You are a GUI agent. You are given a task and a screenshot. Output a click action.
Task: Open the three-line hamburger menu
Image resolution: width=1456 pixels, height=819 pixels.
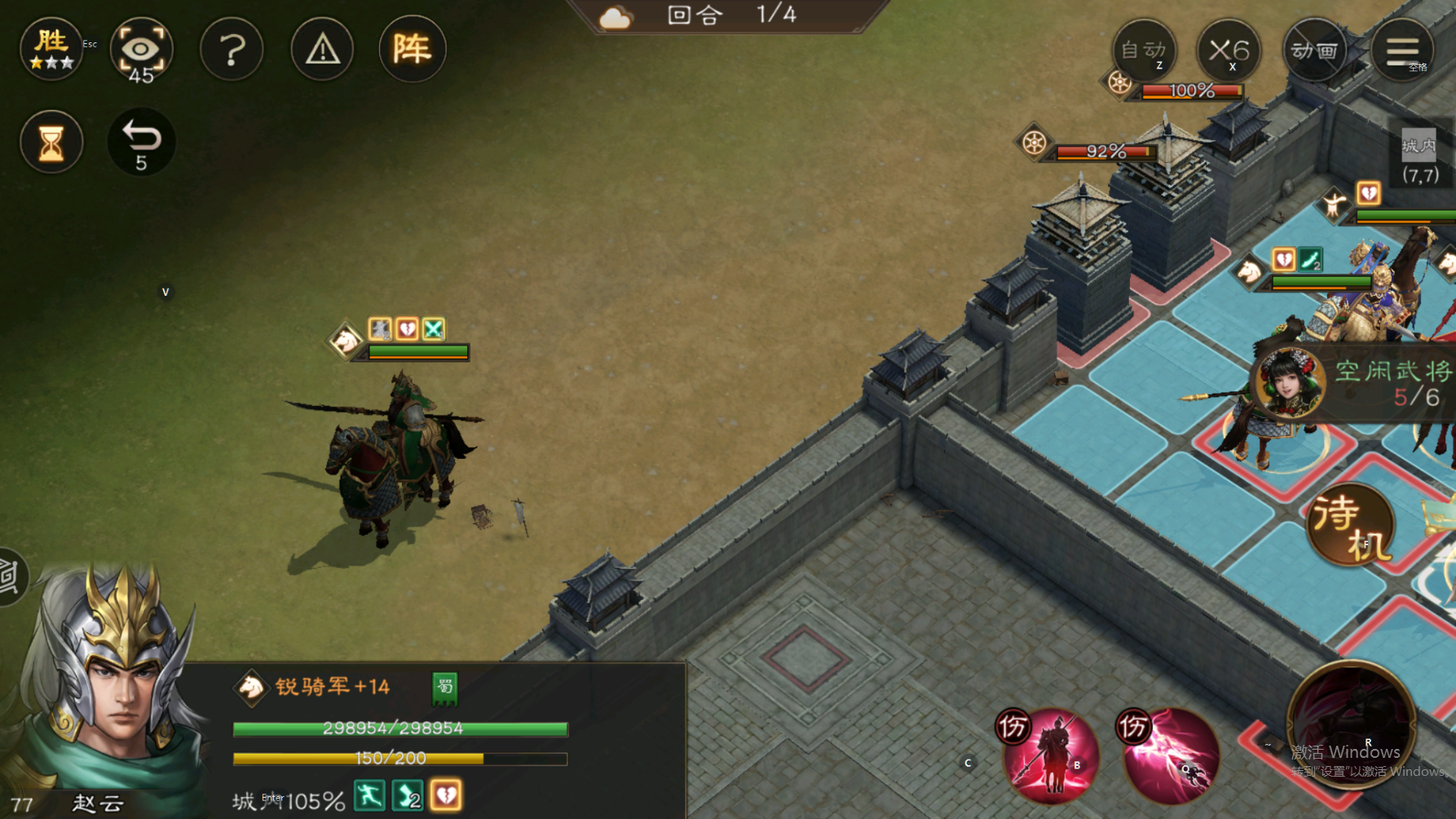coord(1402,51)
